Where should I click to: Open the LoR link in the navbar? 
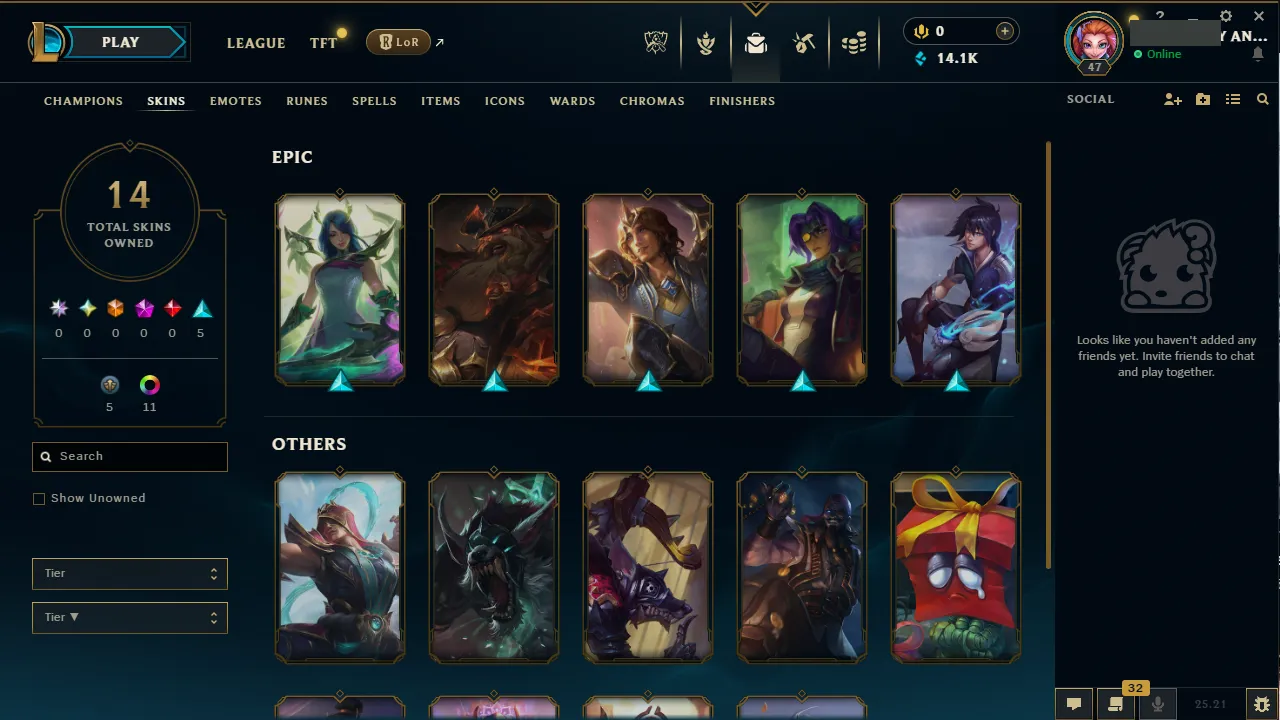[397, 42]
